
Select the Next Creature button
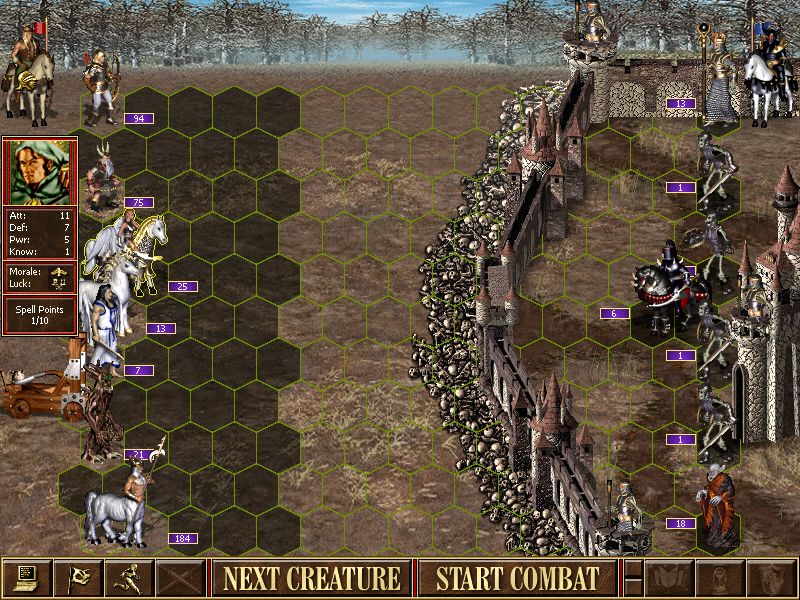click(x=311, y=578)
